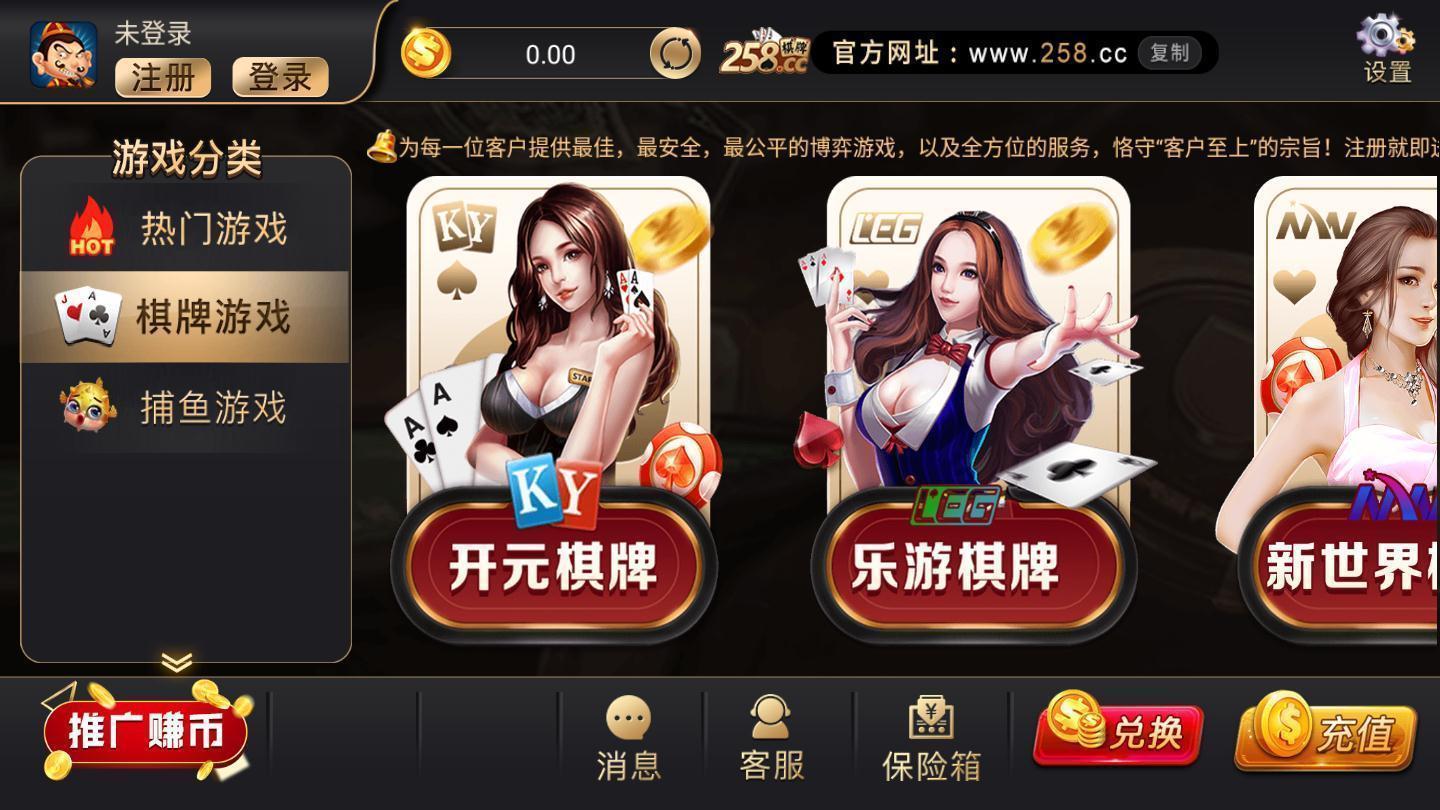Click the playing cards icon beside 棋牌游戏
This screenshot has height=810, width=1440.
(86, 316)
